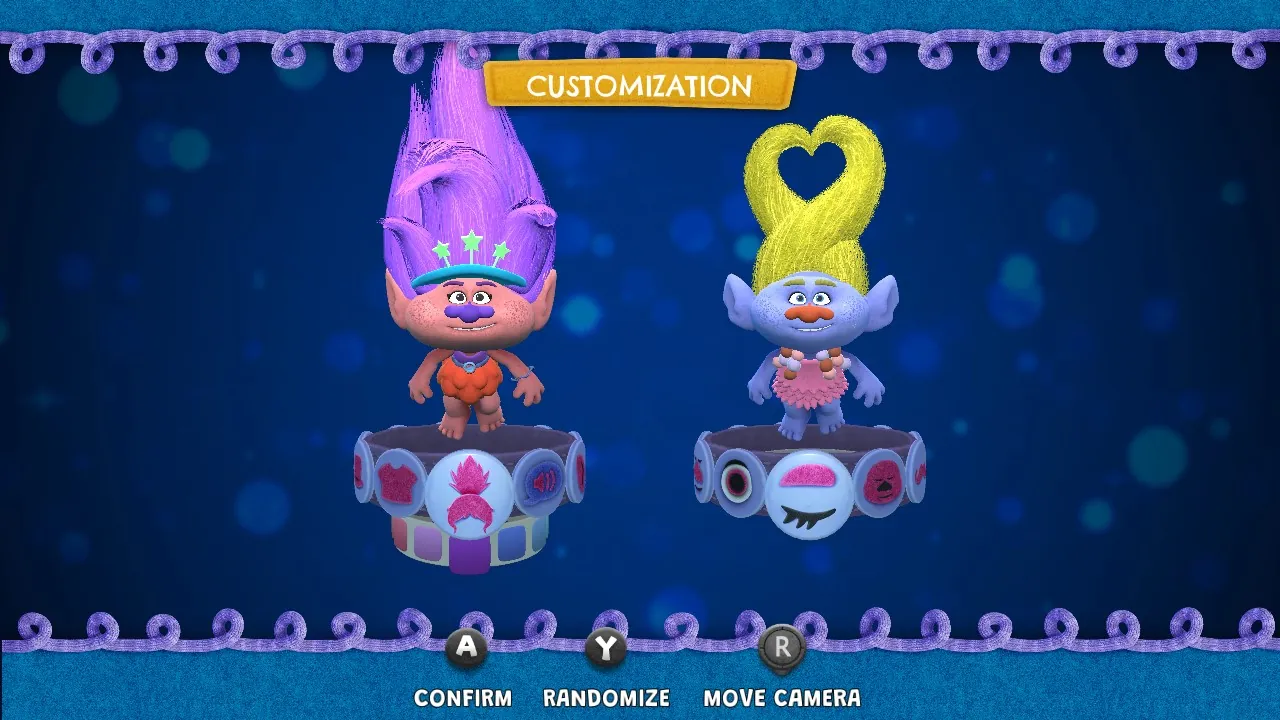This screenshot has width=1280, height=720.
Task: Click the Move Camera label
Action: [783, 698]
